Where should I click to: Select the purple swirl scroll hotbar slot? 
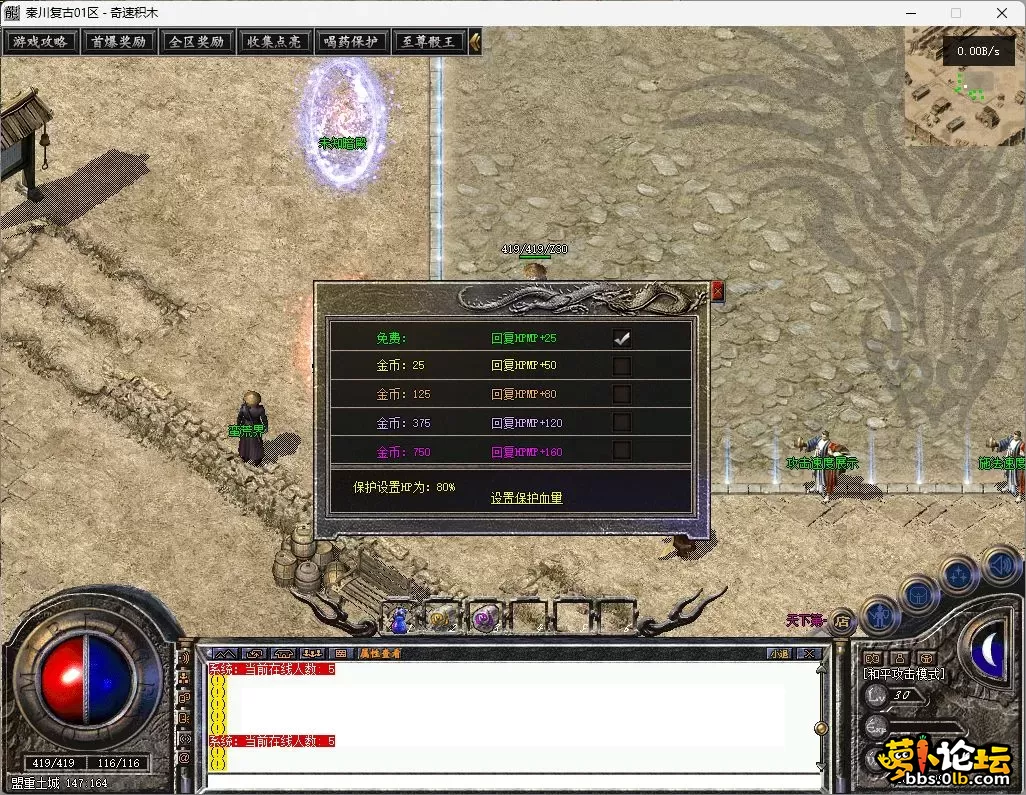coord(486,620)
